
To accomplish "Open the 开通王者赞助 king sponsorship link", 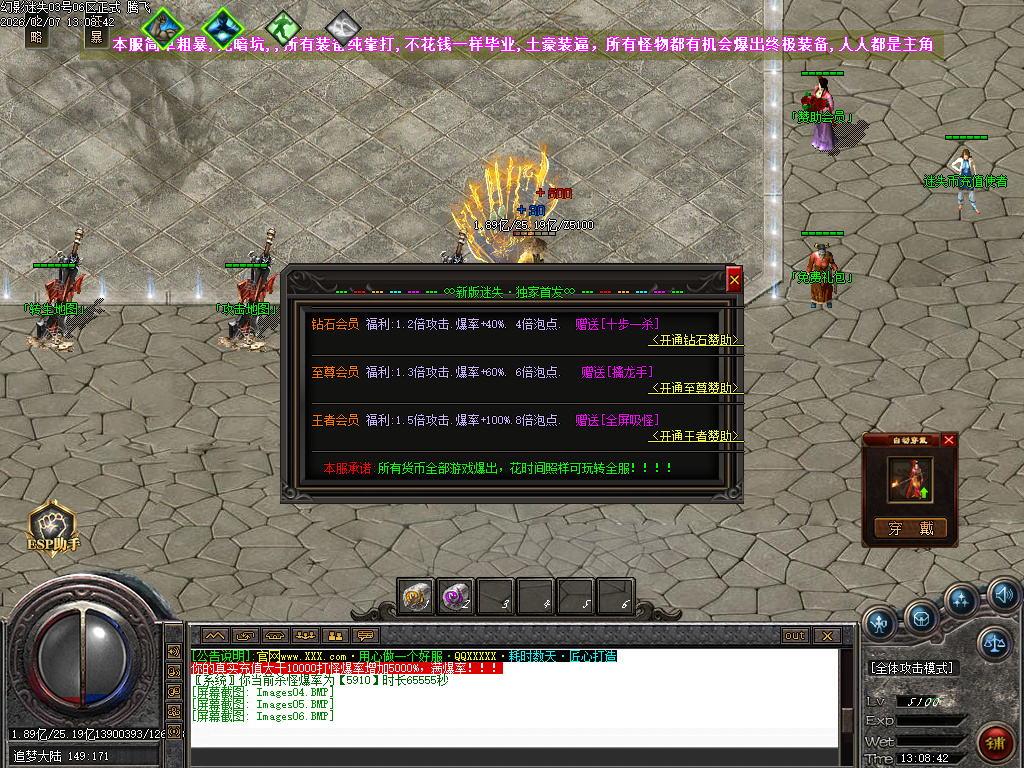I will 696,436.
